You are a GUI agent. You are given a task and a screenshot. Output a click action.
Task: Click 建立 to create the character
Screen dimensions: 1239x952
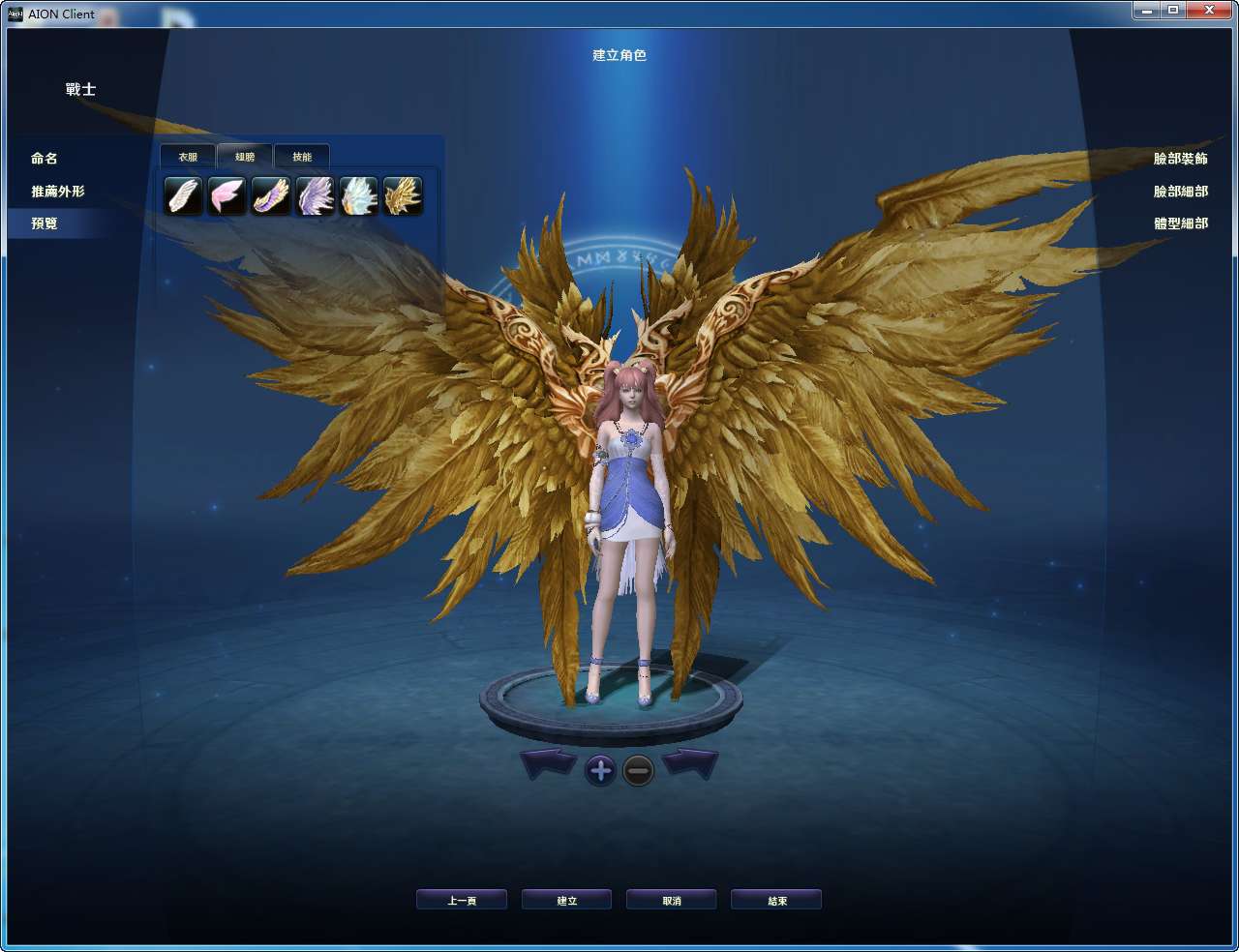(x=566, y=899)
